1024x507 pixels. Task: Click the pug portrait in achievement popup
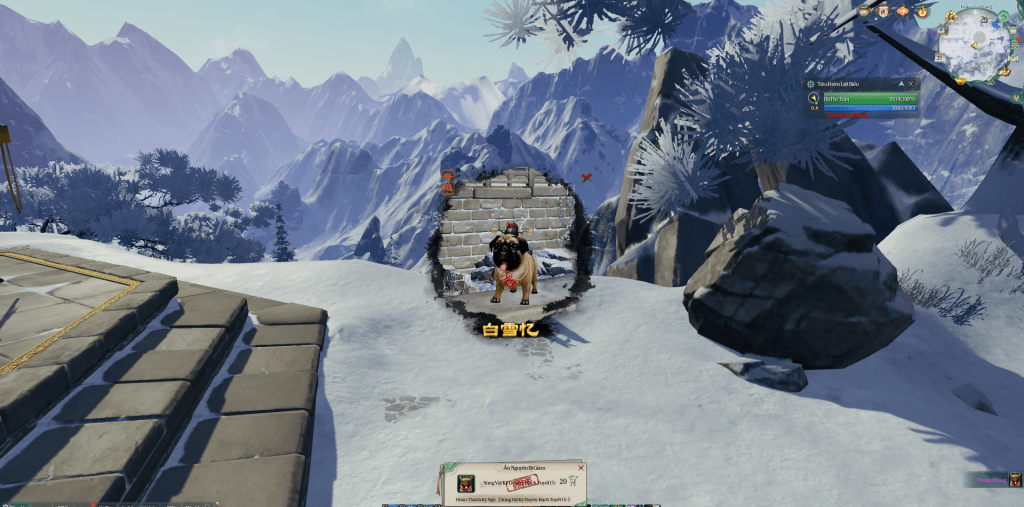(466, 484)
